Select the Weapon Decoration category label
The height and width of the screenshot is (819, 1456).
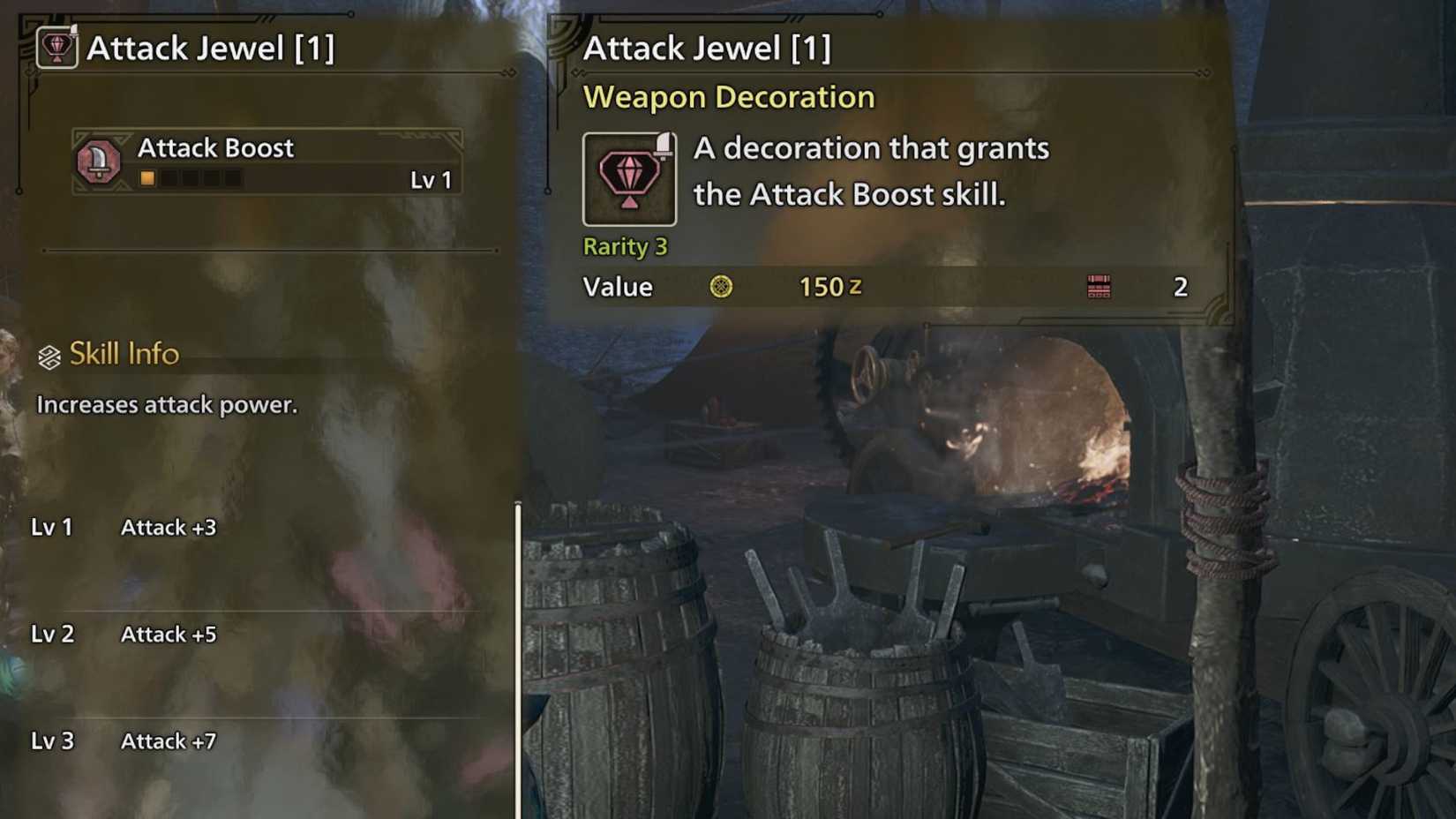(728, 96)
